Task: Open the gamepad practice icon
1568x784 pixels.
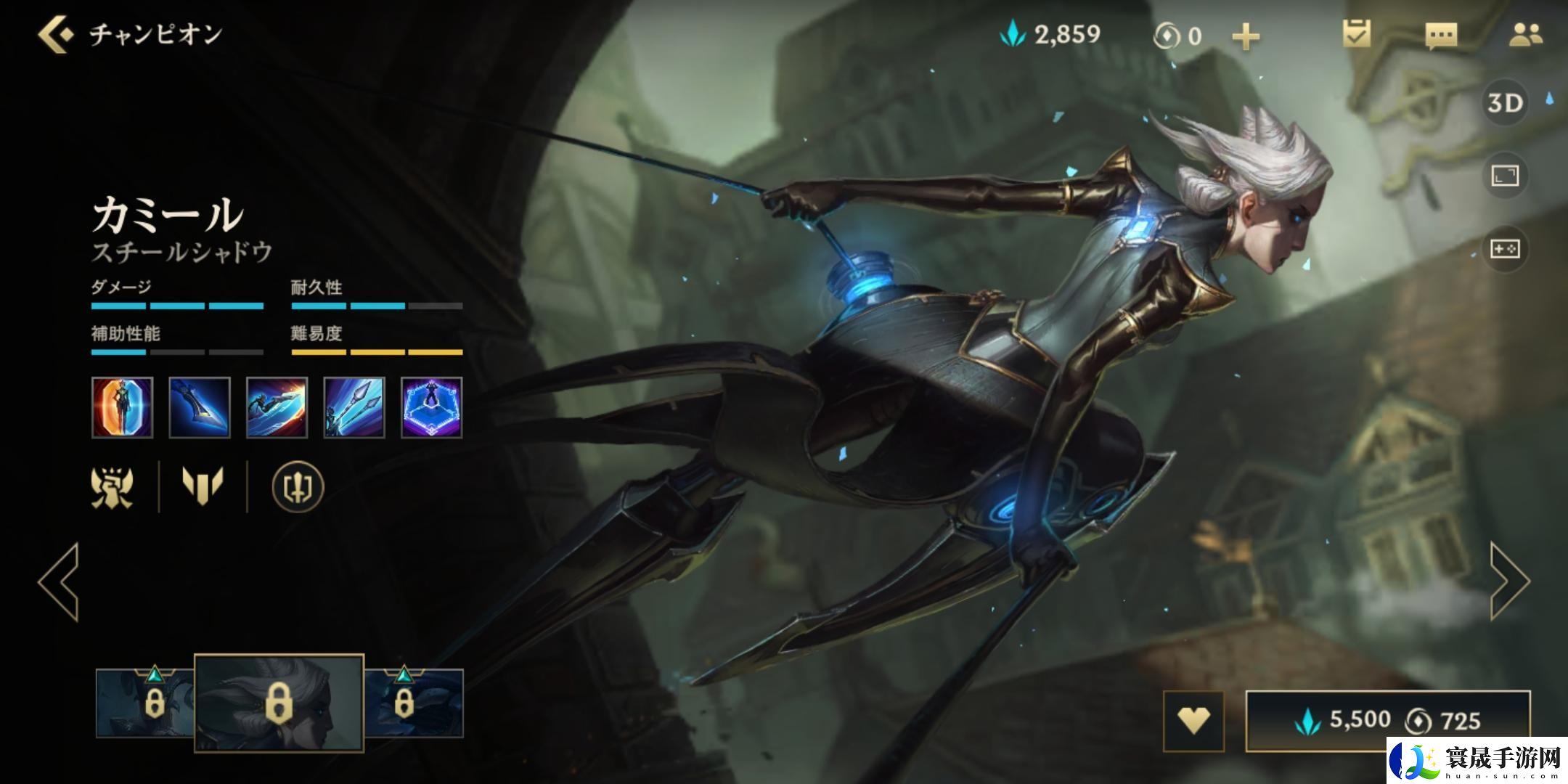Action: (x=1504, y=249)
